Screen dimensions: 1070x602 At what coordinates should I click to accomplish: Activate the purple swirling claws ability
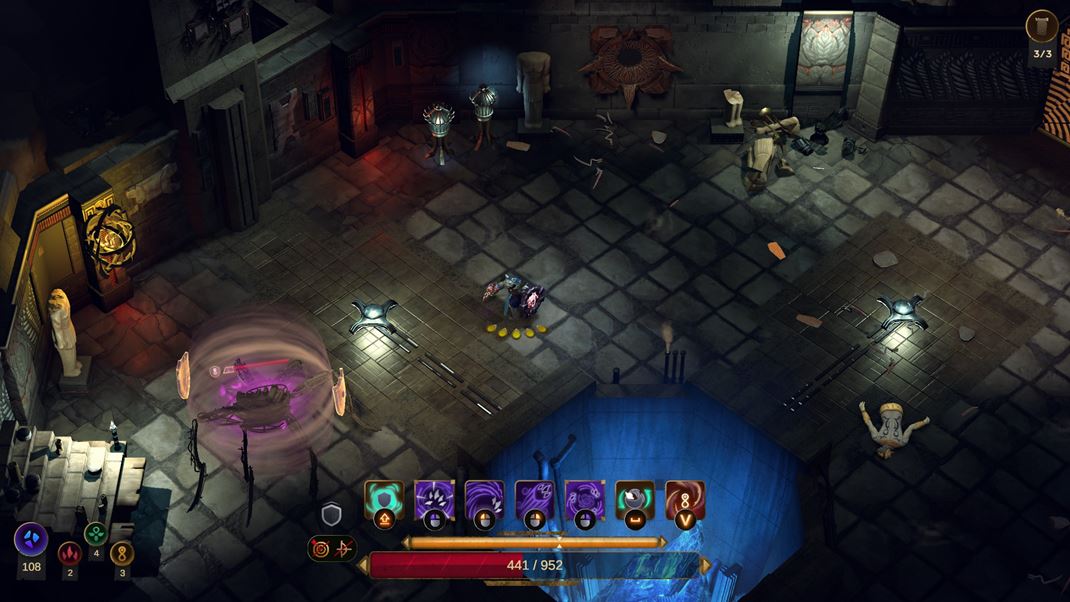click(584, 499)
